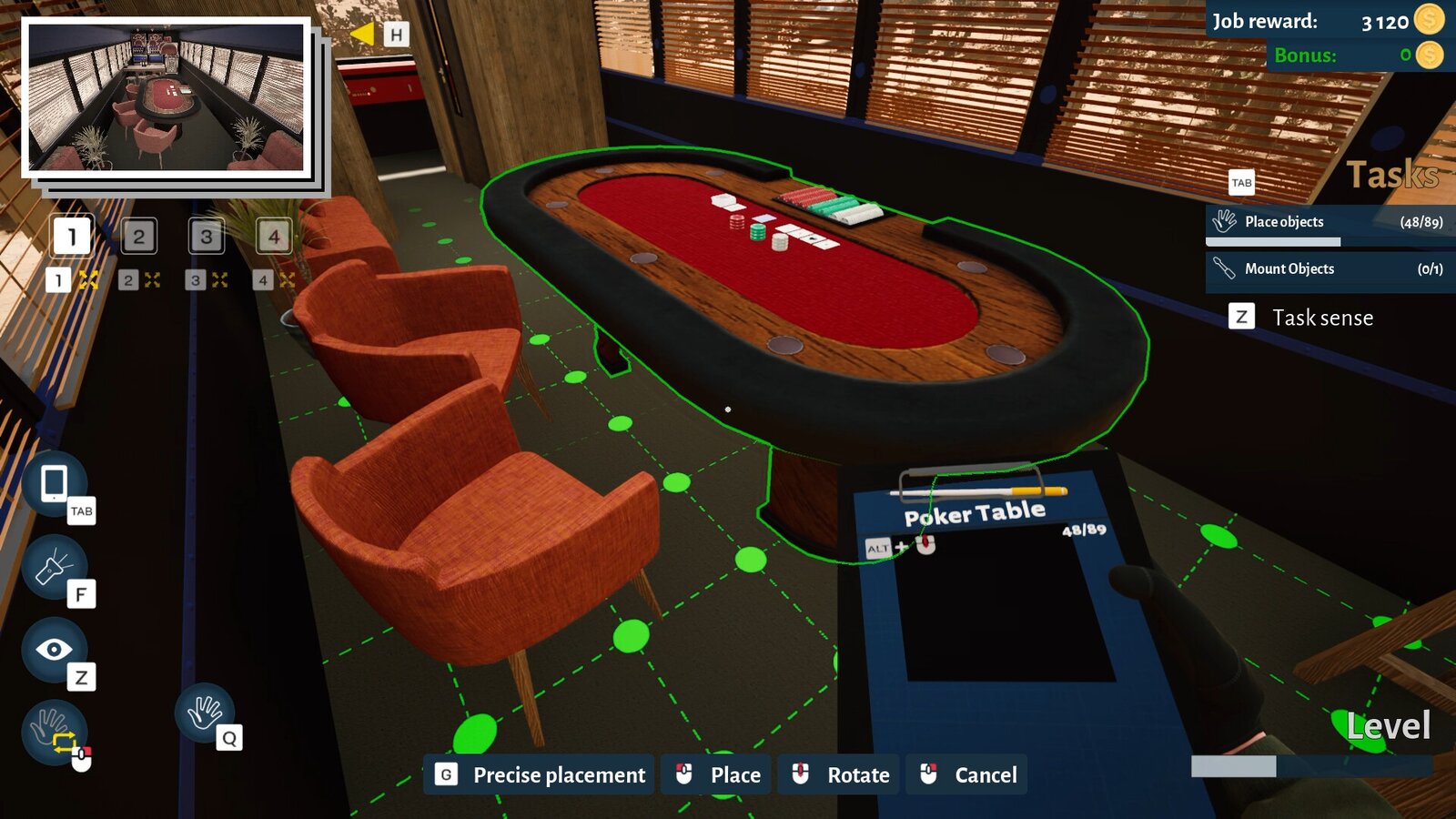Toggle the expand arrows under hotbar slot 2
The height and width of the screenshot is (819, 1456).
(x=154, y=280)
